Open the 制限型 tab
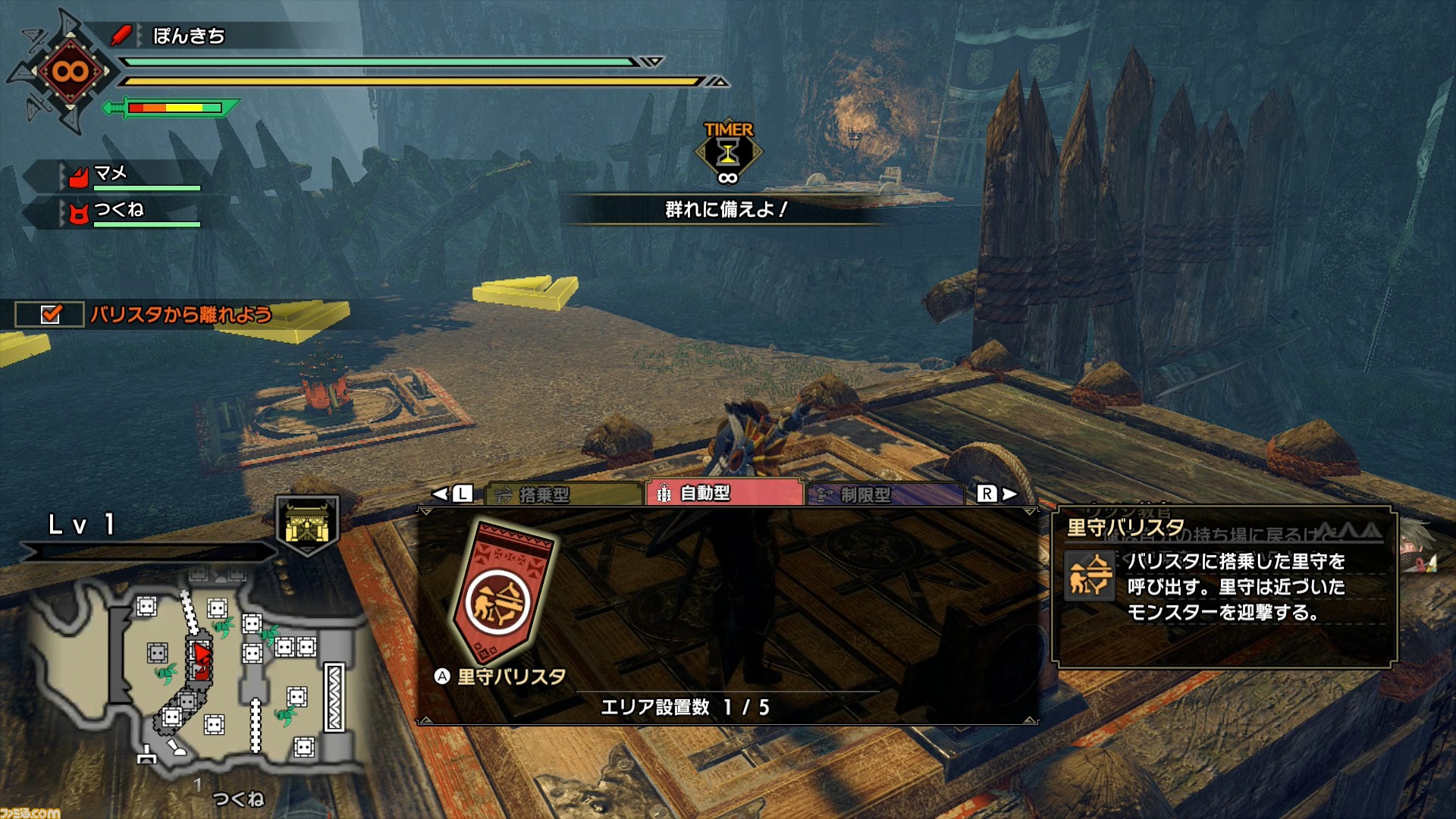This screenshot has height=819, width=1456. tap(884, 494)
